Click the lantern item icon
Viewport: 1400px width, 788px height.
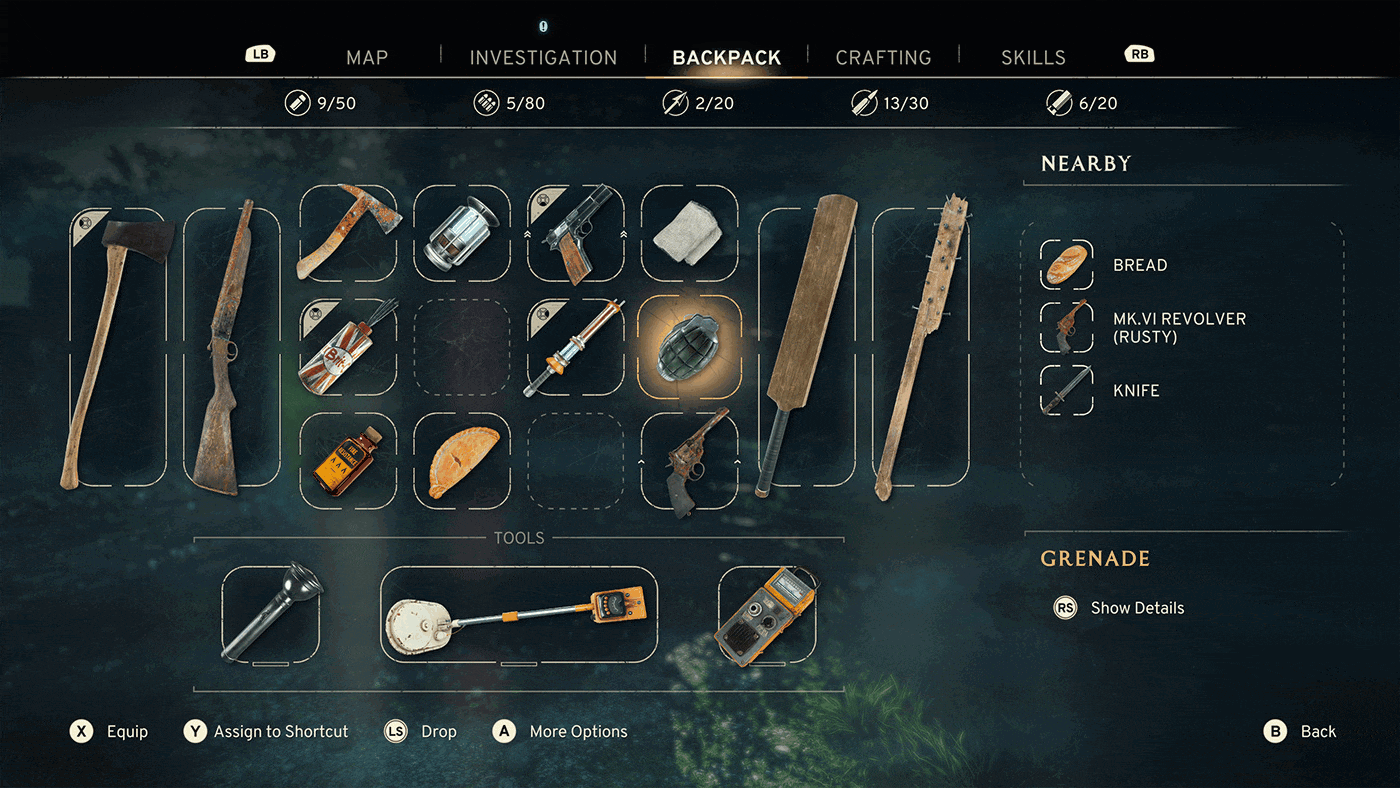tap(462, 231)
